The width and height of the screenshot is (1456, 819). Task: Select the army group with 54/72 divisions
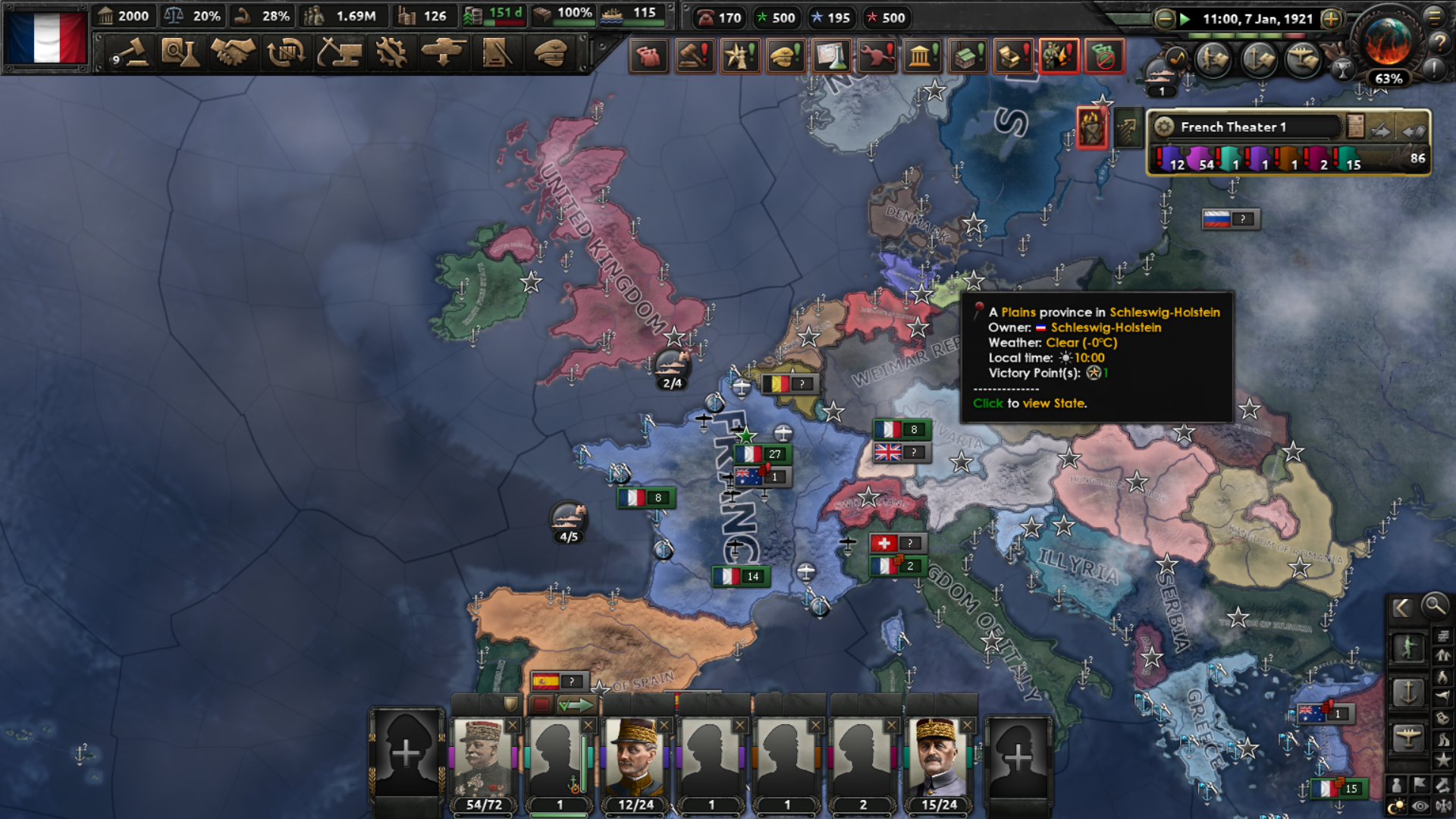tap(483, 758)
